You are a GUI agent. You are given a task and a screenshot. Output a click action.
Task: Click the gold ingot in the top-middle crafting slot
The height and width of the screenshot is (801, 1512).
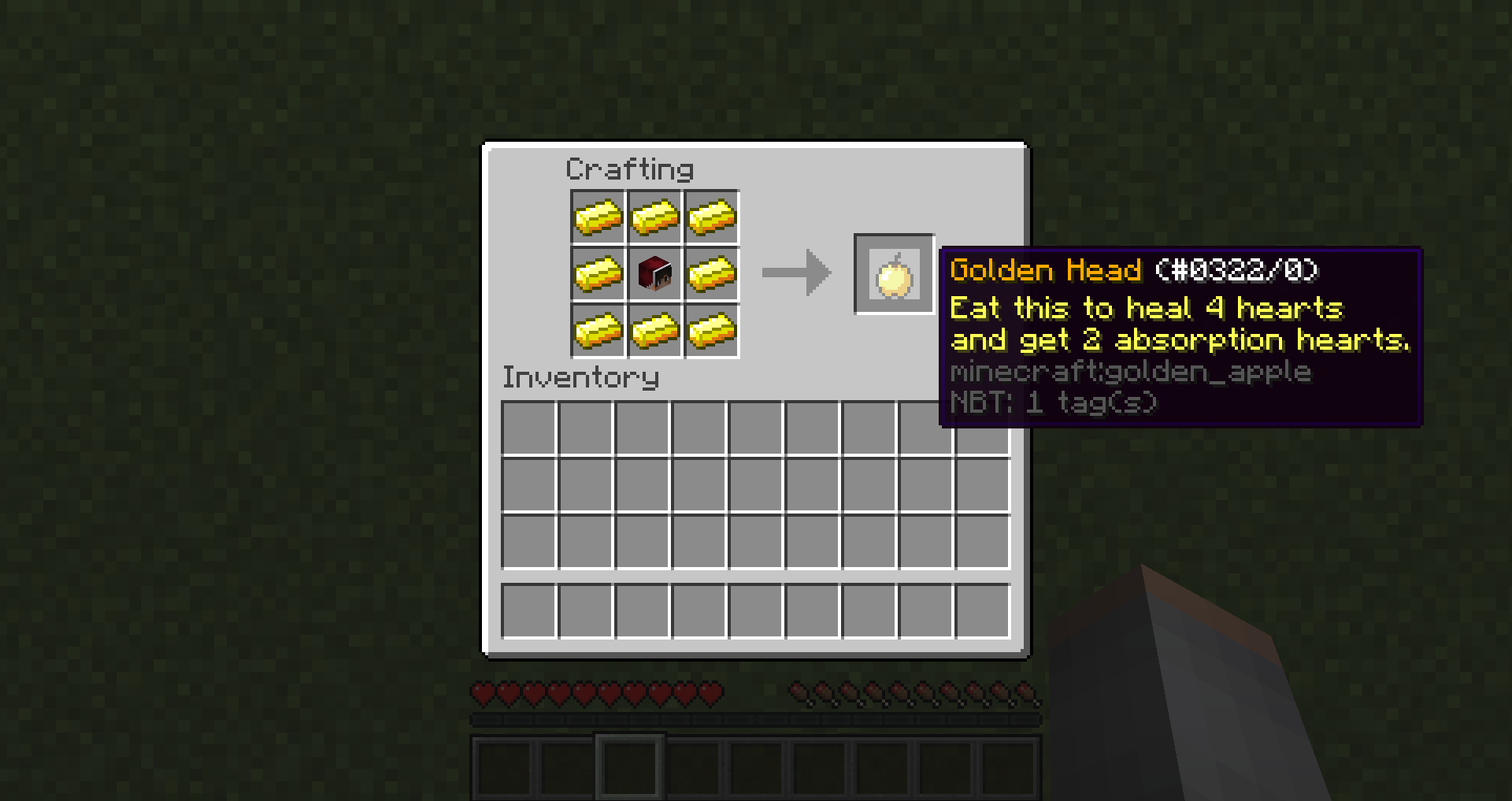[x=654, y=217]
